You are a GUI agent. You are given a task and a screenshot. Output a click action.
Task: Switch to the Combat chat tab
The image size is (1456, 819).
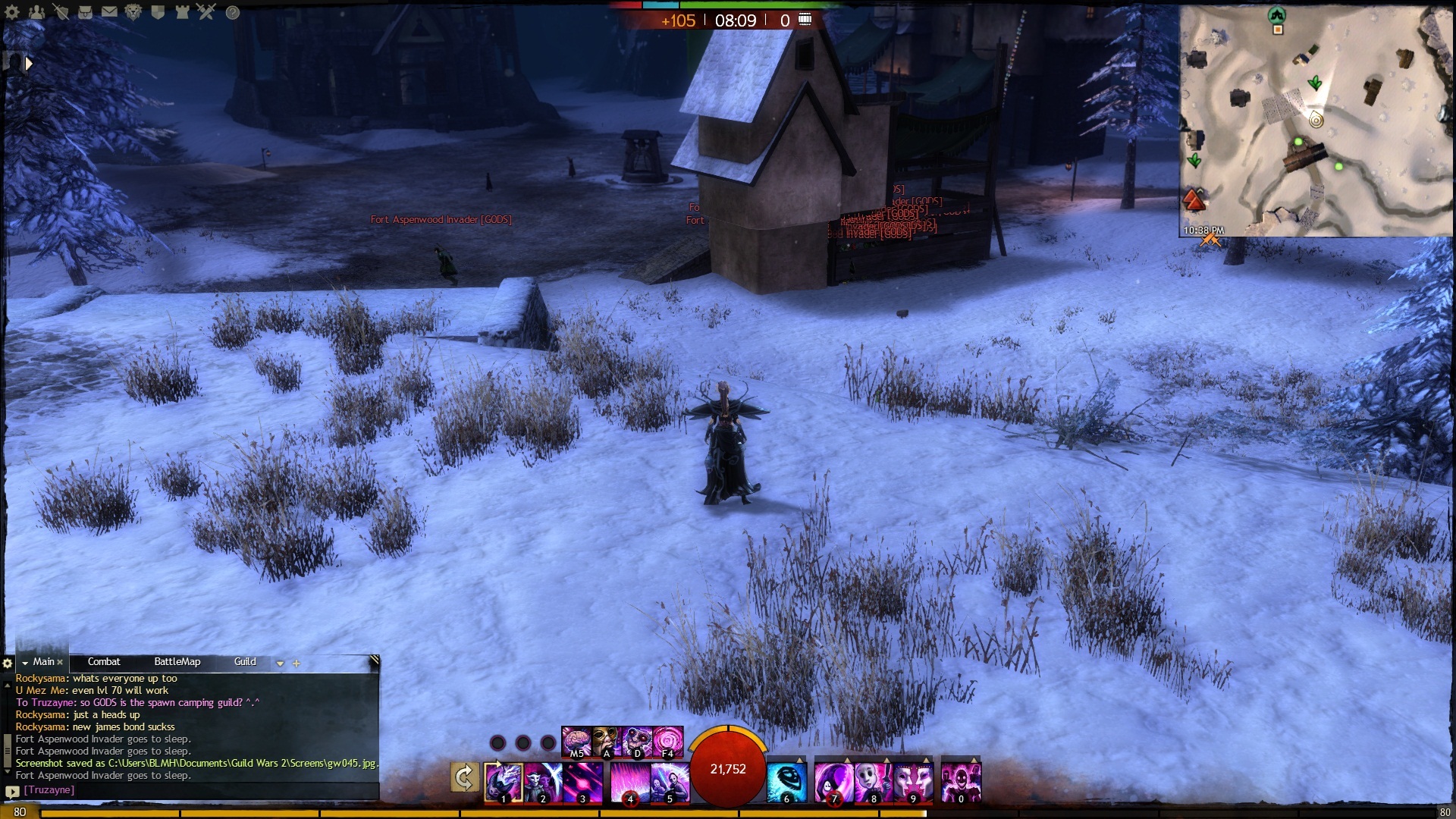coord(104,662)
